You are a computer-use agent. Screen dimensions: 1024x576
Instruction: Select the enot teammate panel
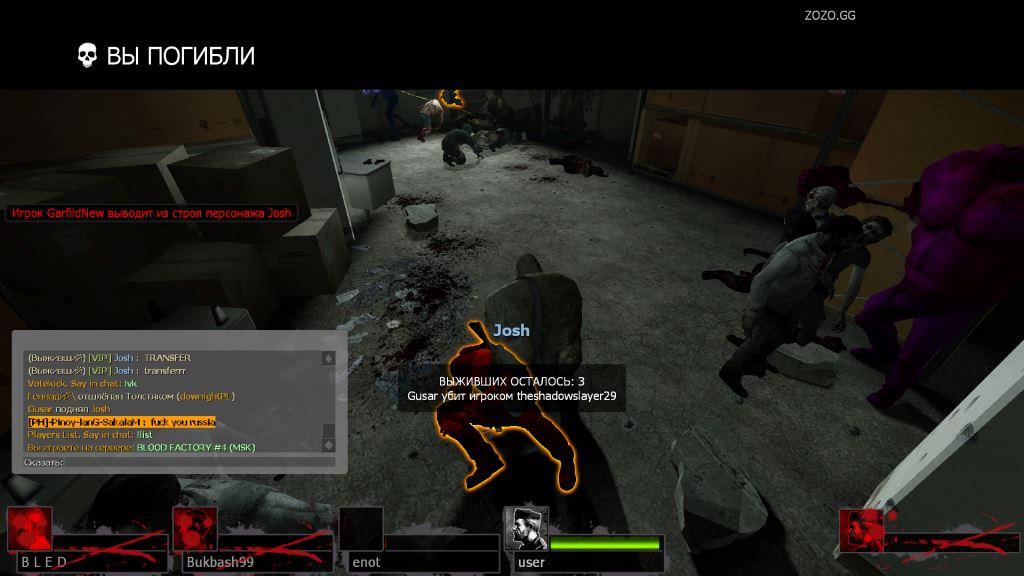click(418, 541)
